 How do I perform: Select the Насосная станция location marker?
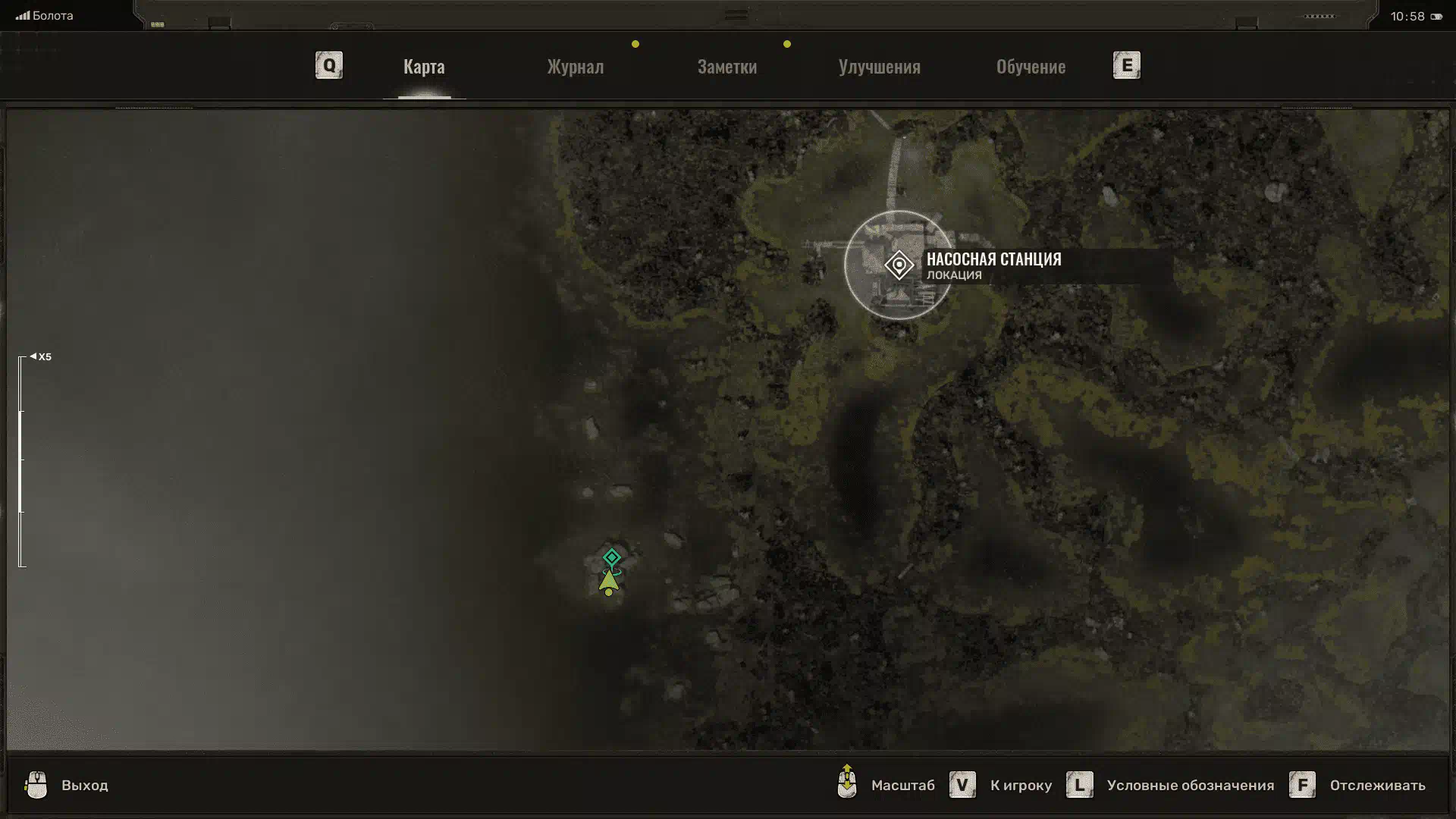(x=899, y=265)
